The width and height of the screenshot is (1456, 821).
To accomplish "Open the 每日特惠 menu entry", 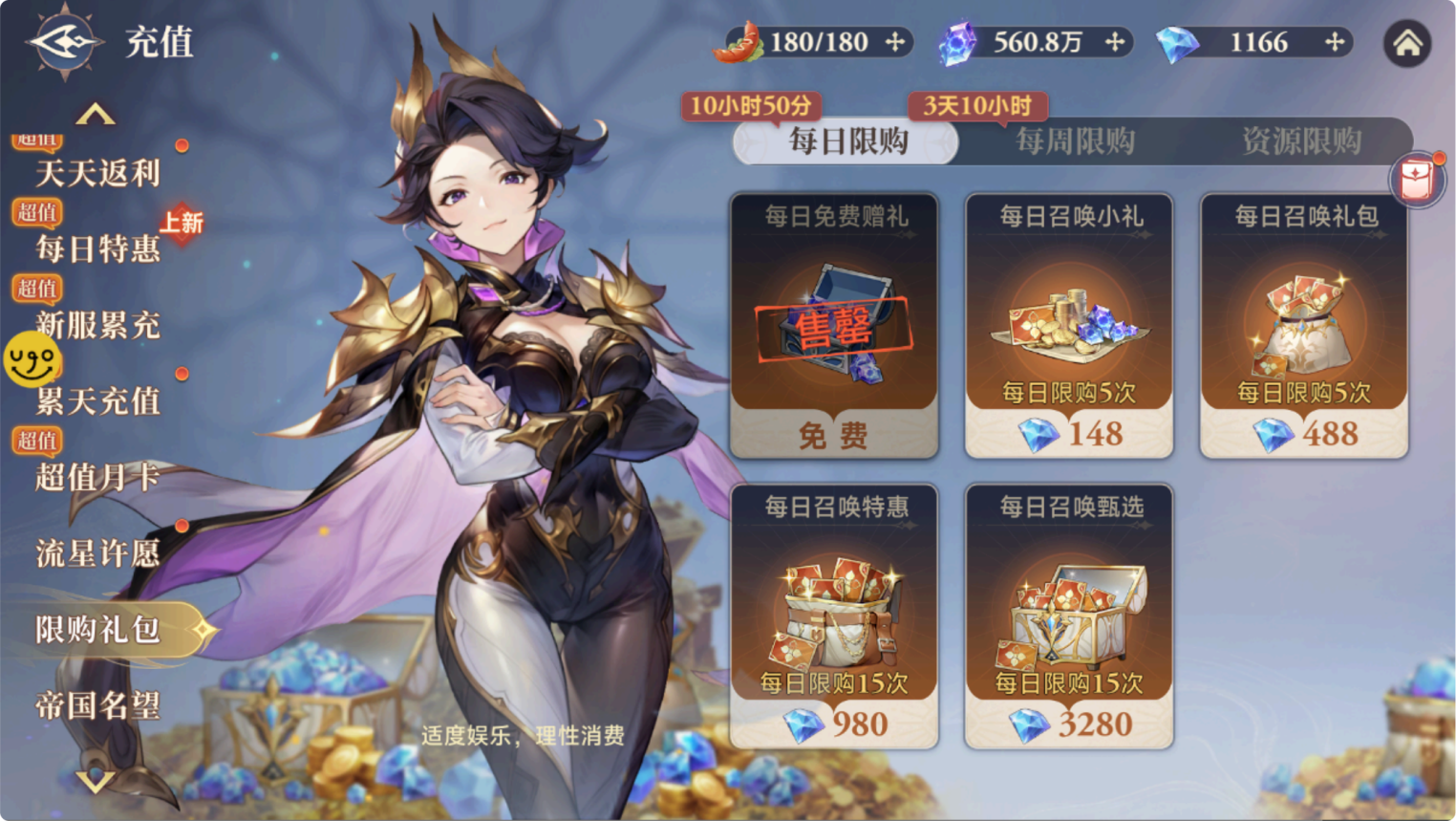I will pos(97,248).
